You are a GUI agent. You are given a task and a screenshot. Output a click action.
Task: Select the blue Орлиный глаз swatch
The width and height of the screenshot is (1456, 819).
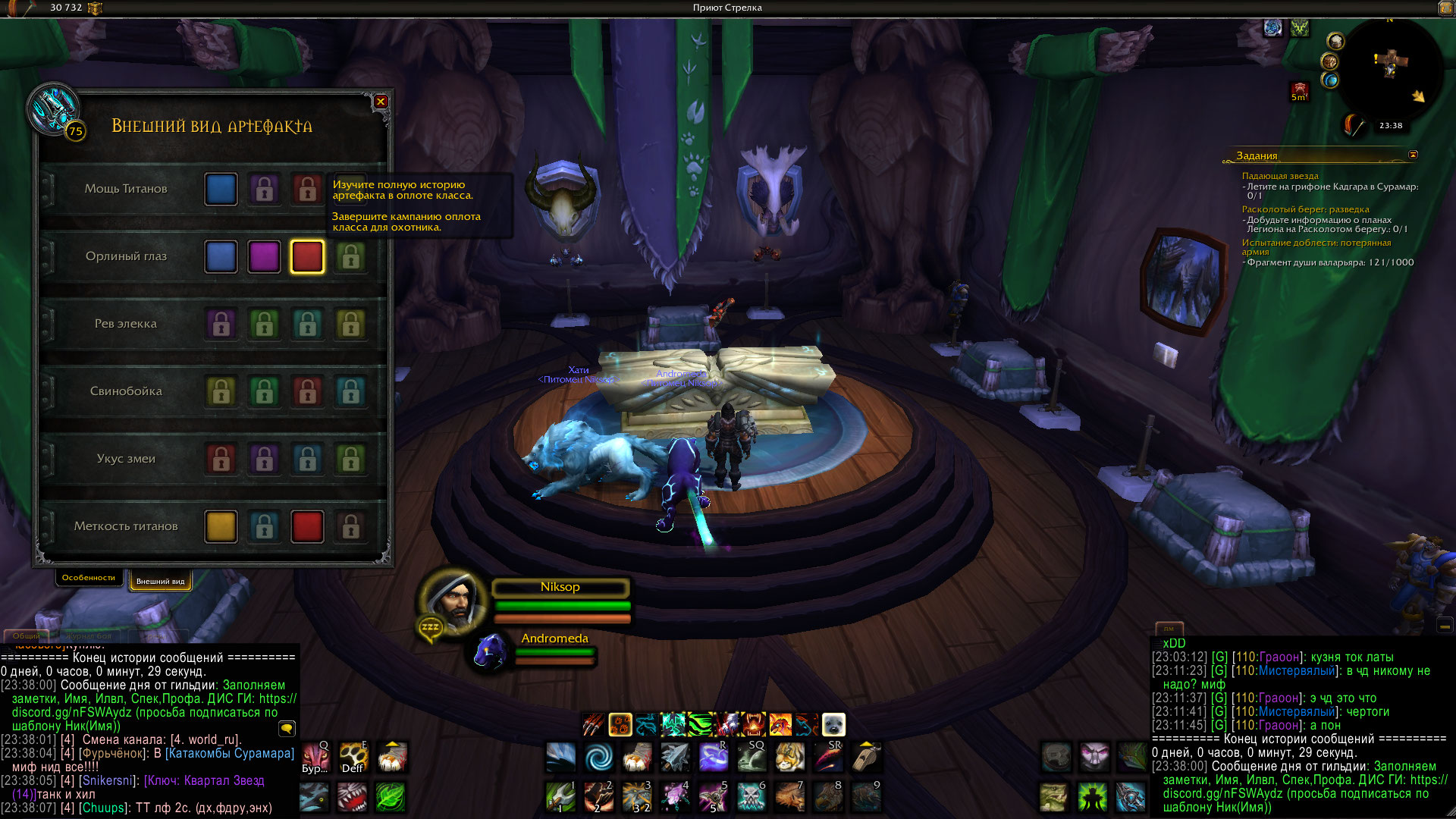click(x=221, y=257)
